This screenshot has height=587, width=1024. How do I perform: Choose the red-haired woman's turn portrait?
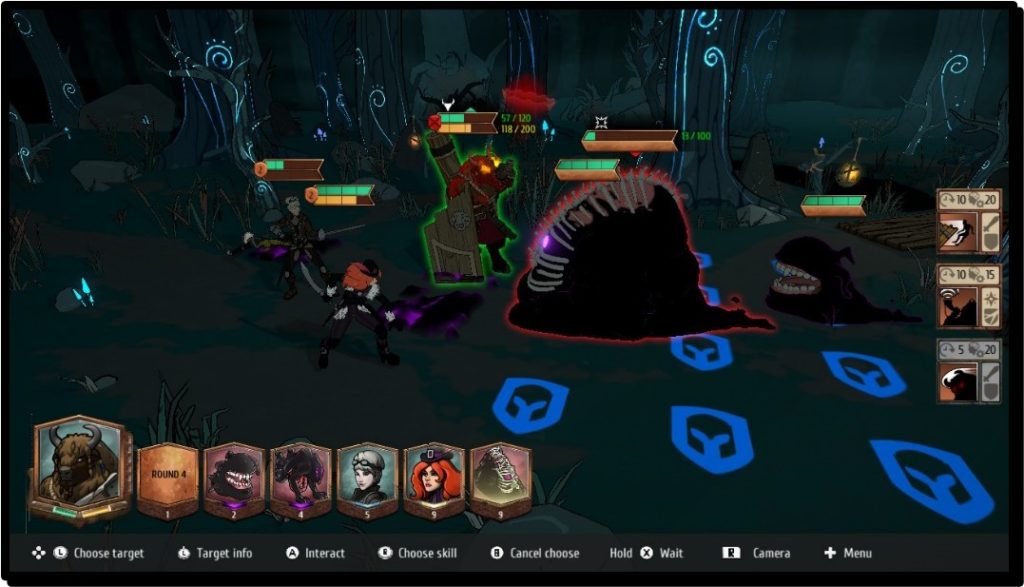(434, 475)
